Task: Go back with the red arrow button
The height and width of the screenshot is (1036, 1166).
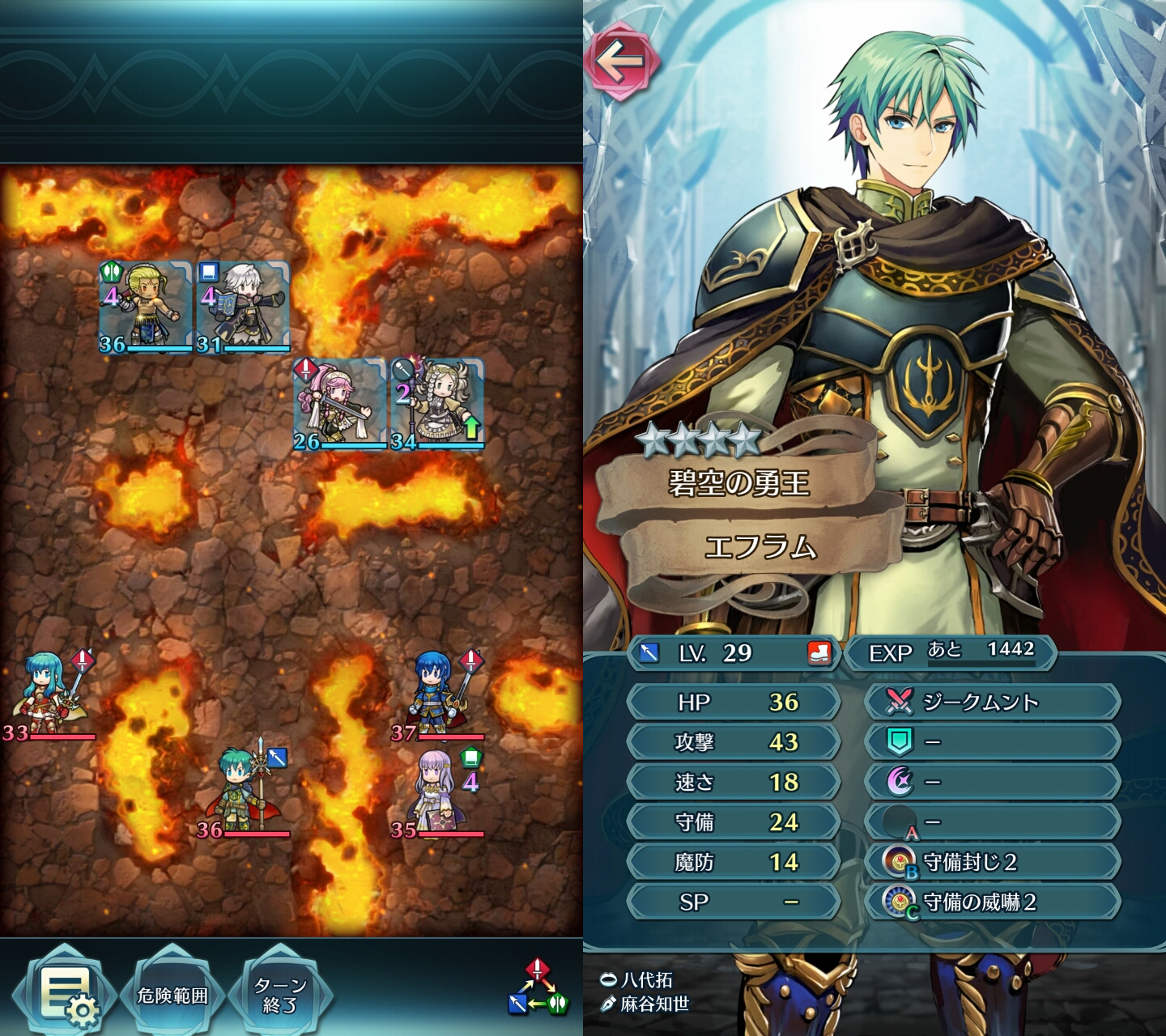Action: 622,62
